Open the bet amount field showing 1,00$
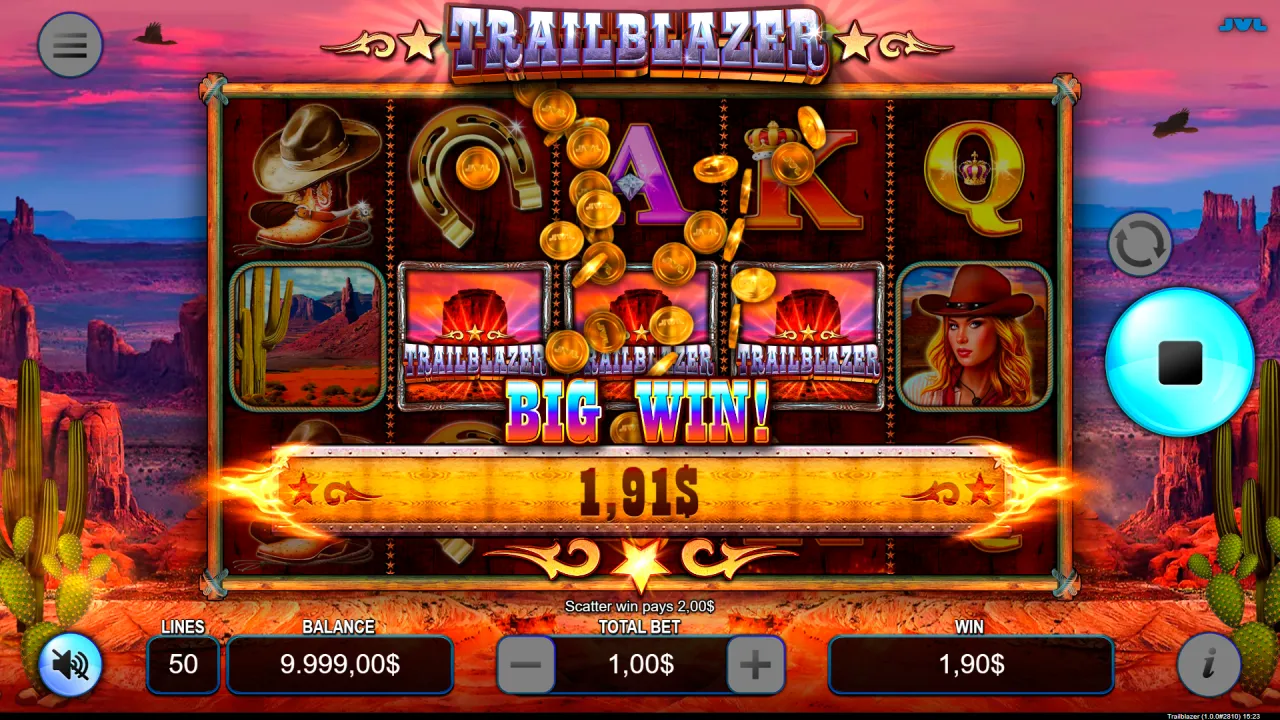Image resolution: width=1280 pixels, height=720 pixels. tap(642, 664)
